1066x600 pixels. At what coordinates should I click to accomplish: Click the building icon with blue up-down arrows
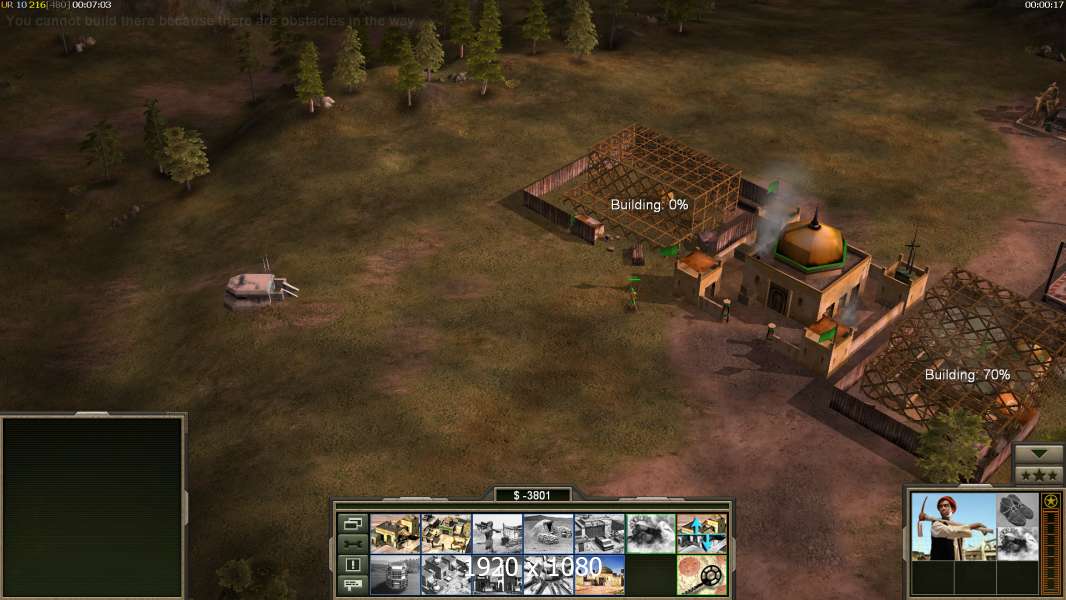(x=701, y=534)
